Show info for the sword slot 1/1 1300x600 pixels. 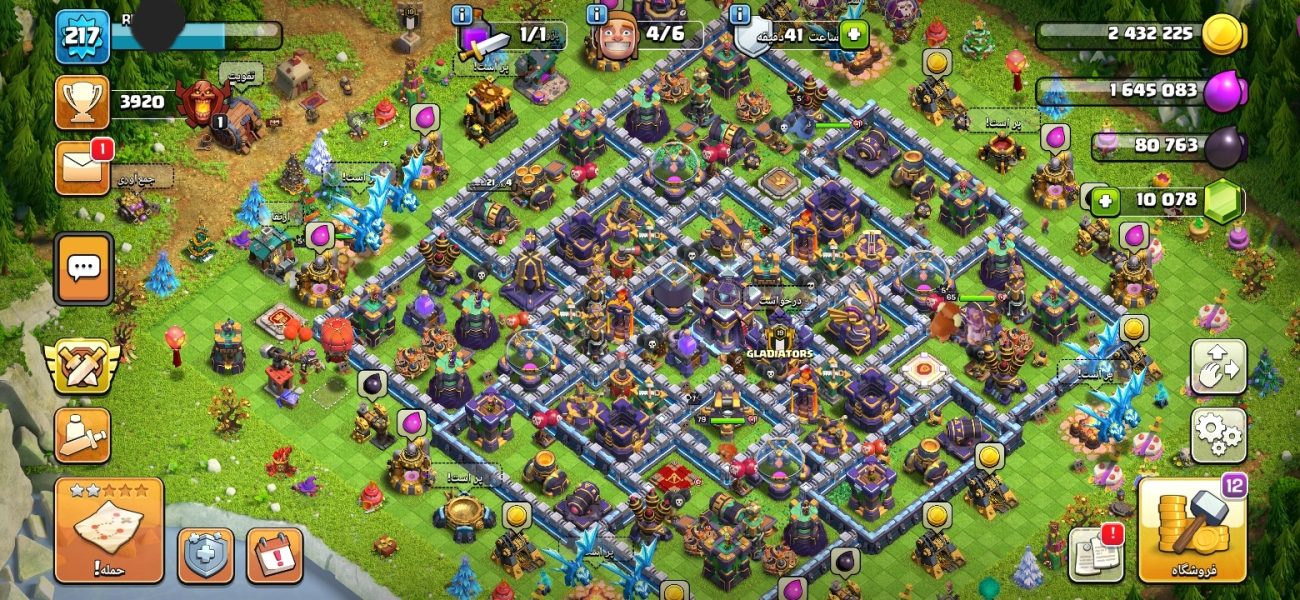click(x=462, y=15)
